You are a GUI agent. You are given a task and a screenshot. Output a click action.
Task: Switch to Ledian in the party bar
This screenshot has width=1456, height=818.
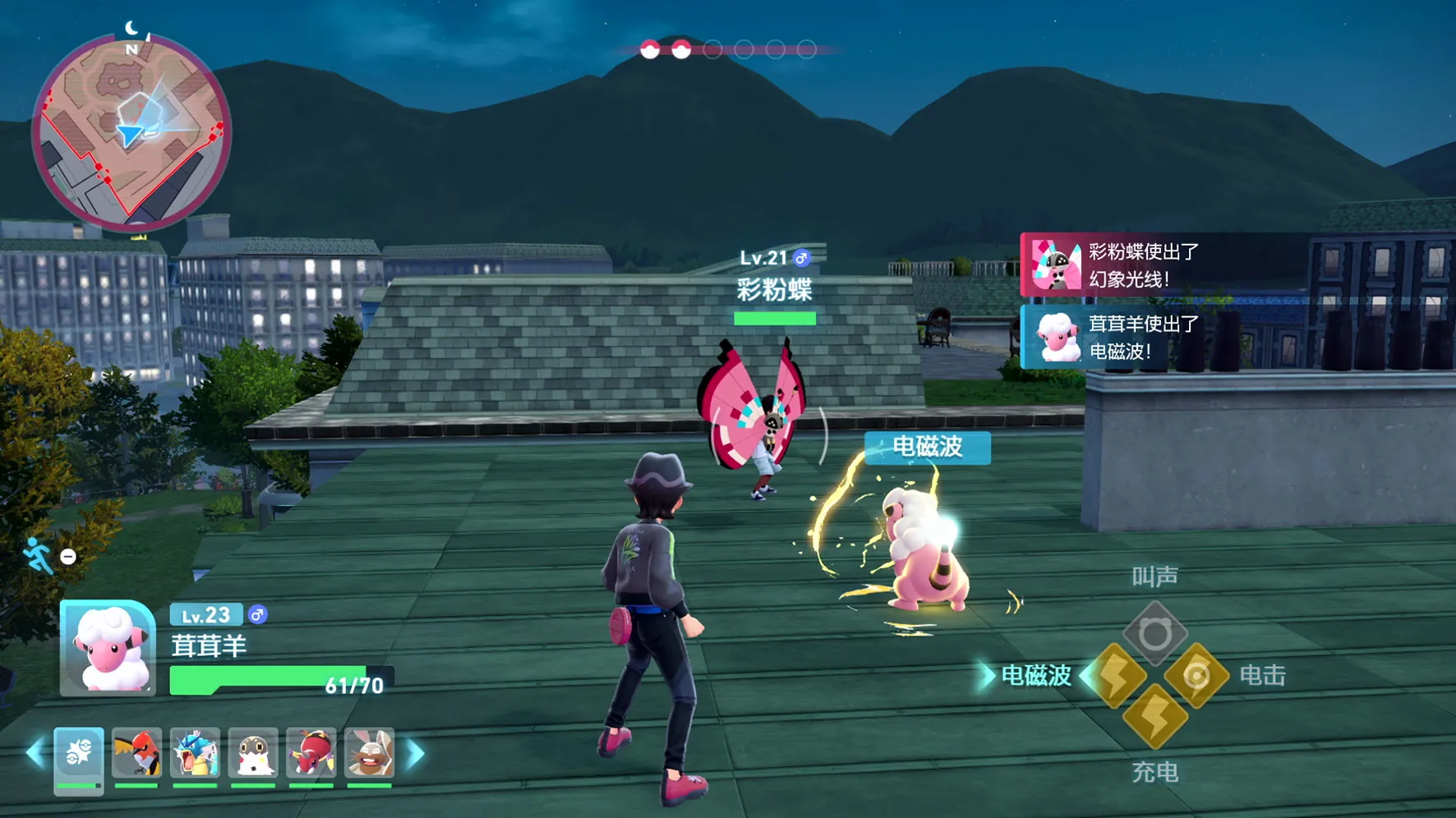pyautogui.click(x=311, y=753)
